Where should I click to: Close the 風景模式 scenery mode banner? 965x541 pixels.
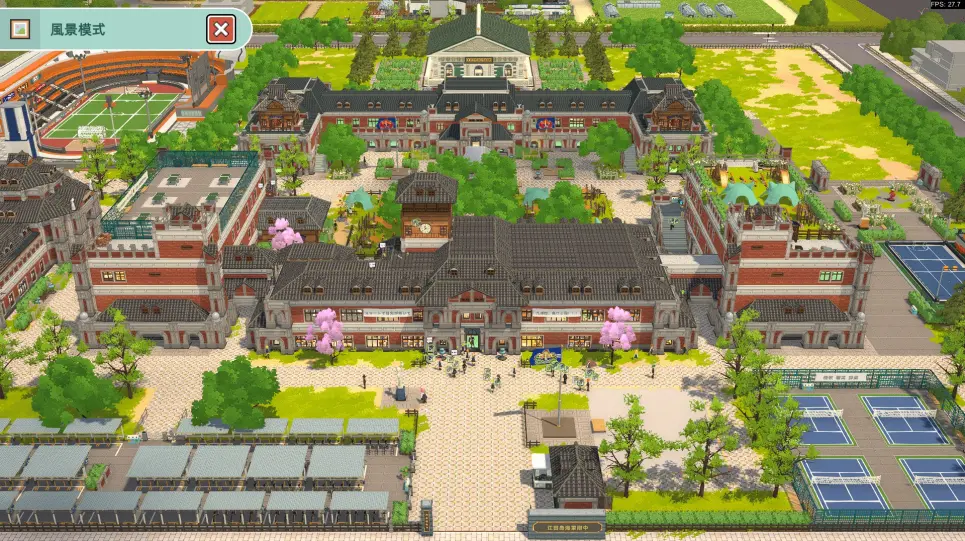220,30
